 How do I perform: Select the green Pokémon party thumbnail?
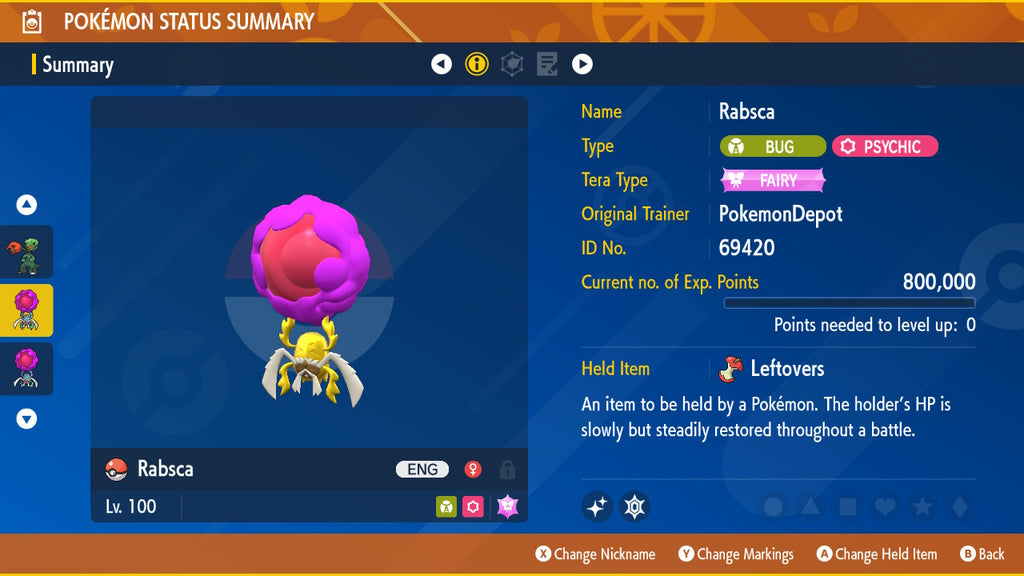27,253
